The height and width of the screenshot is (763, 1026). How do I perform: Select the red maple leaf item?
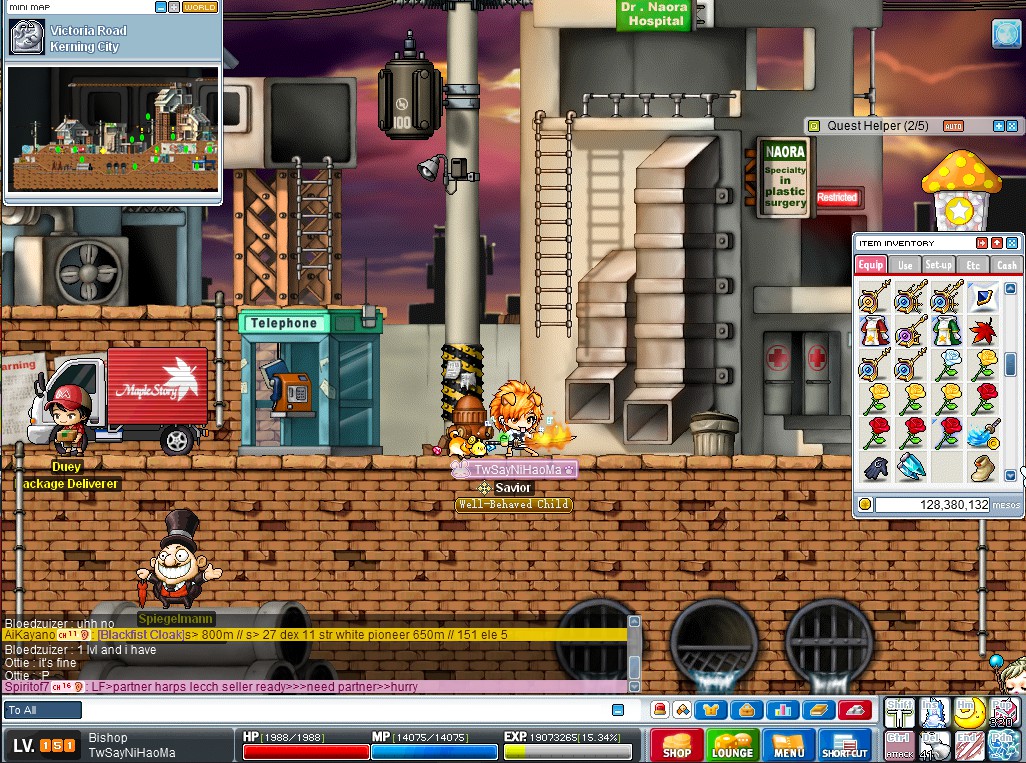[982, 330]
